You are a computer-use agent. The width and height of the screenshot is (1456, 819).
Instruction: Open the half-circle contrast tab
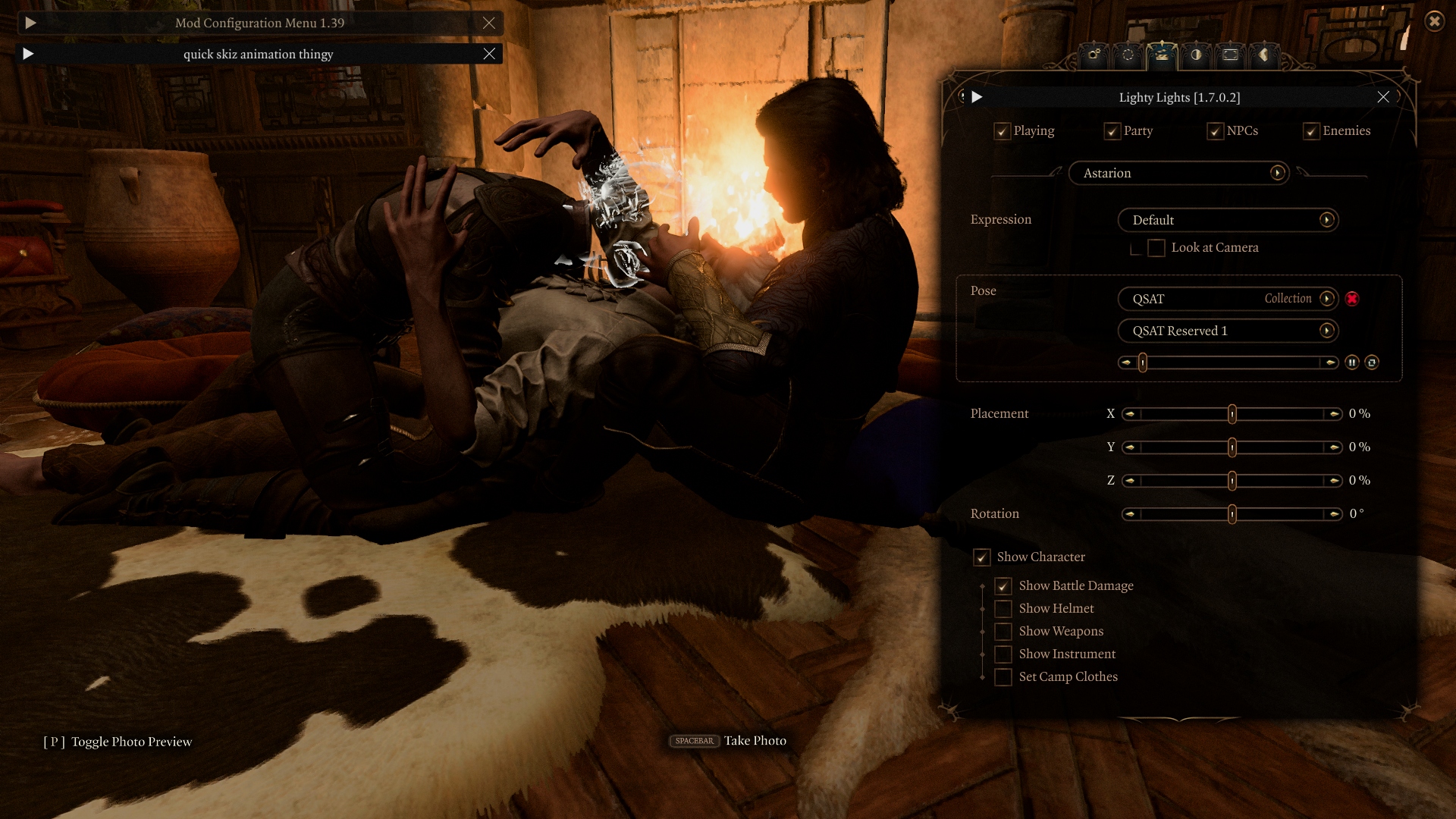click(x=1196, y=55)
